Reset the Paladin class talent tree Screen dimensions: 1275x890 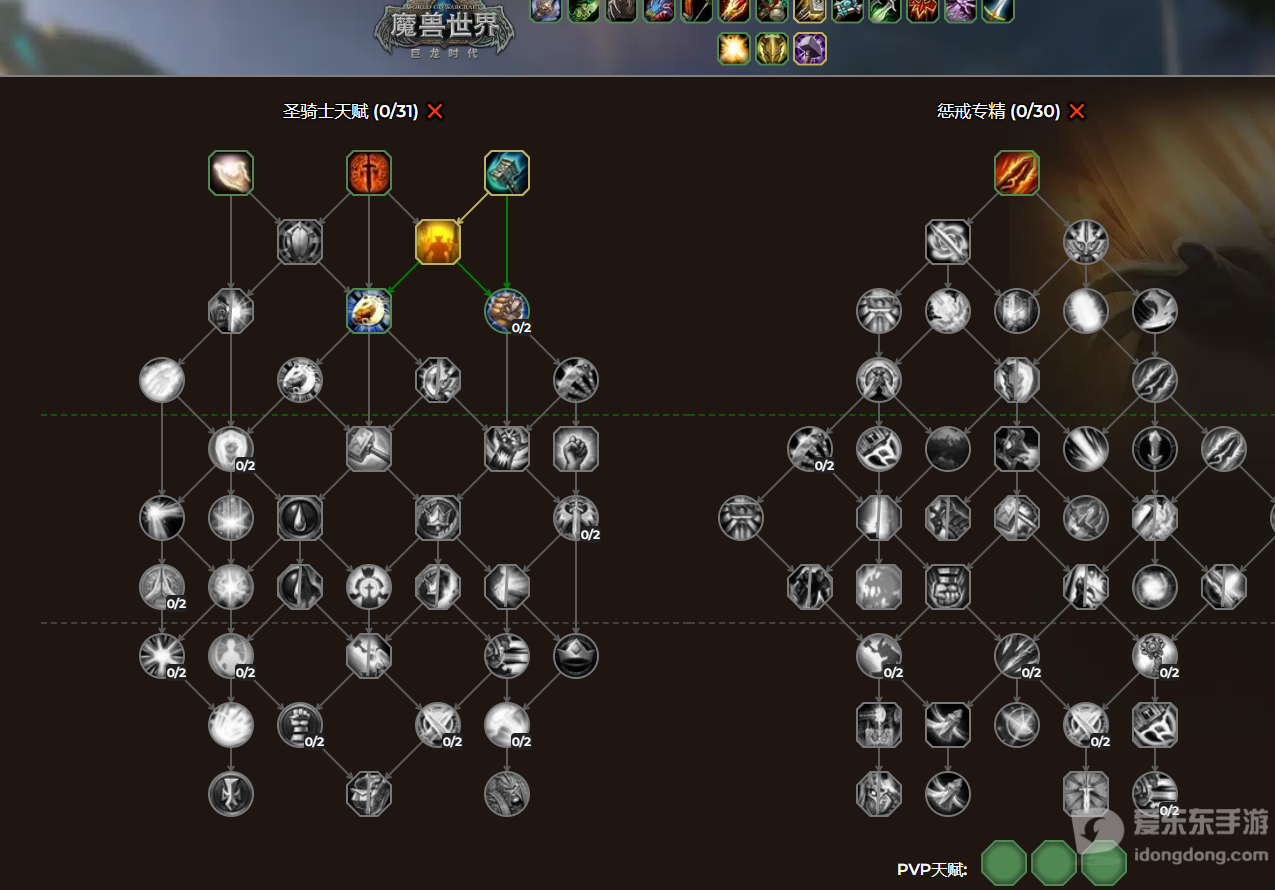point(435,111)
